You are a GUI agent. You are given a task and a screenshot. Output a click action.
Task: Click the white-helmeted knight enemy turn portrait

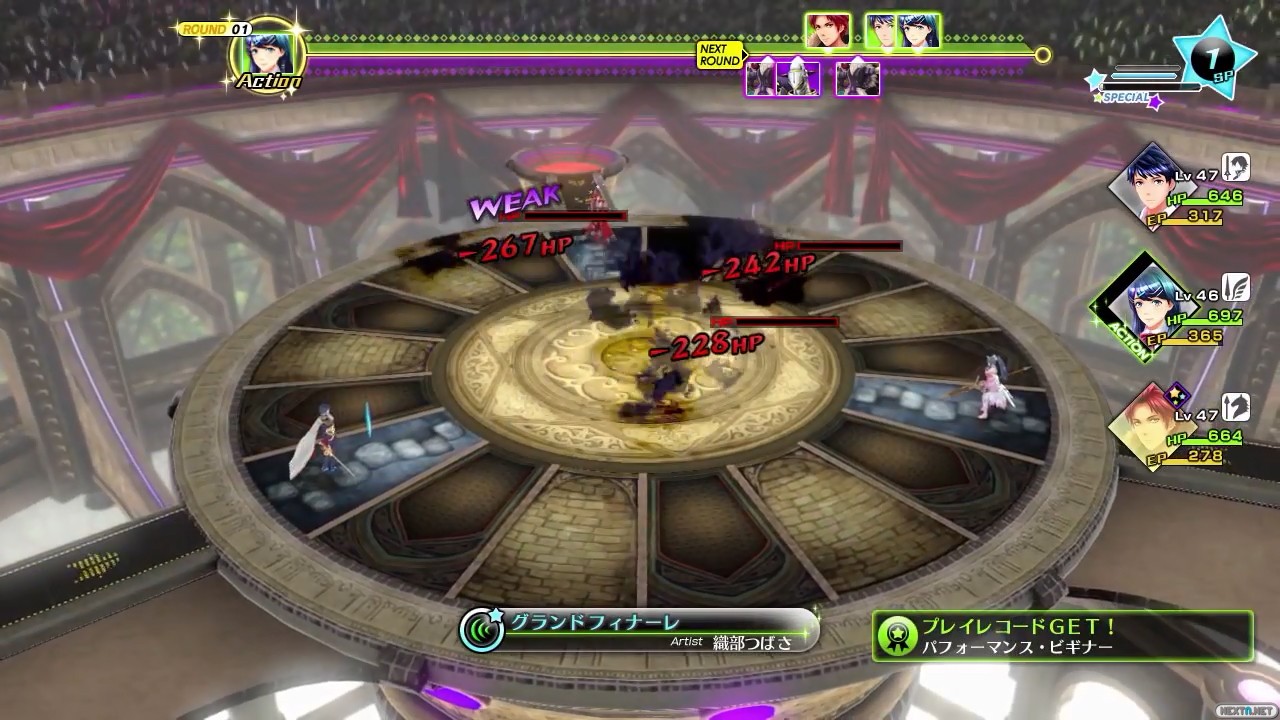pyautogui.click(x=797, y=78)
